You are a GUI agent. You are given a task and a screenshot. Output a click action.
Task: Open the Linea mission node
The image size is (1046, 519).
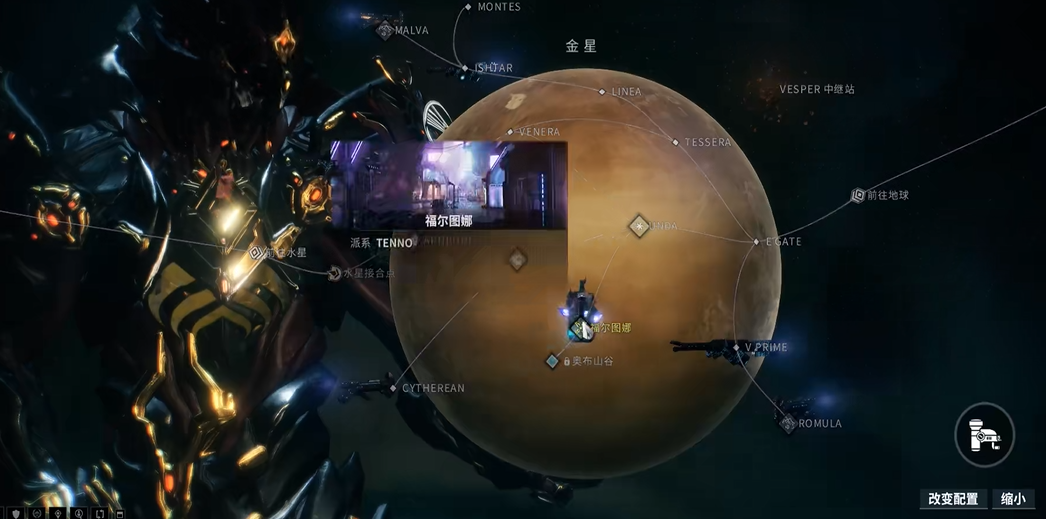pos(602,92)
